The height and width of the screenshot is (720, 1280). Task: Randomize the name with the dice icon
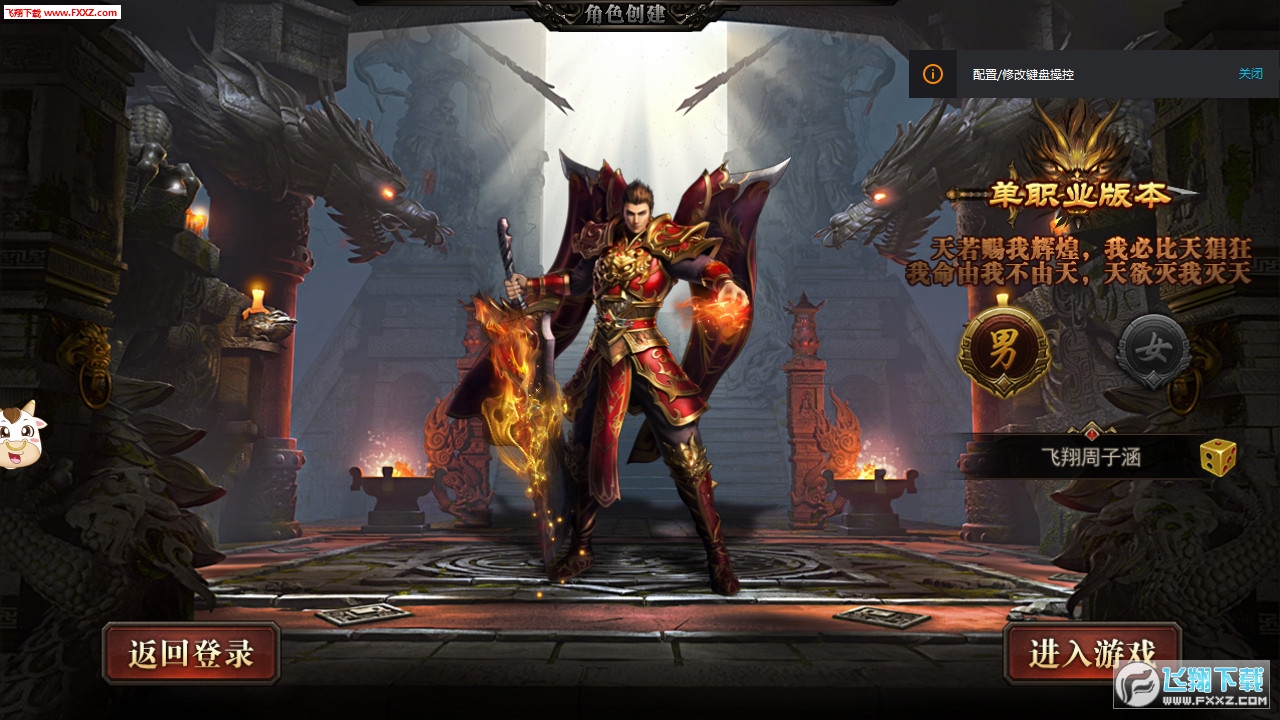point(1217,457)
